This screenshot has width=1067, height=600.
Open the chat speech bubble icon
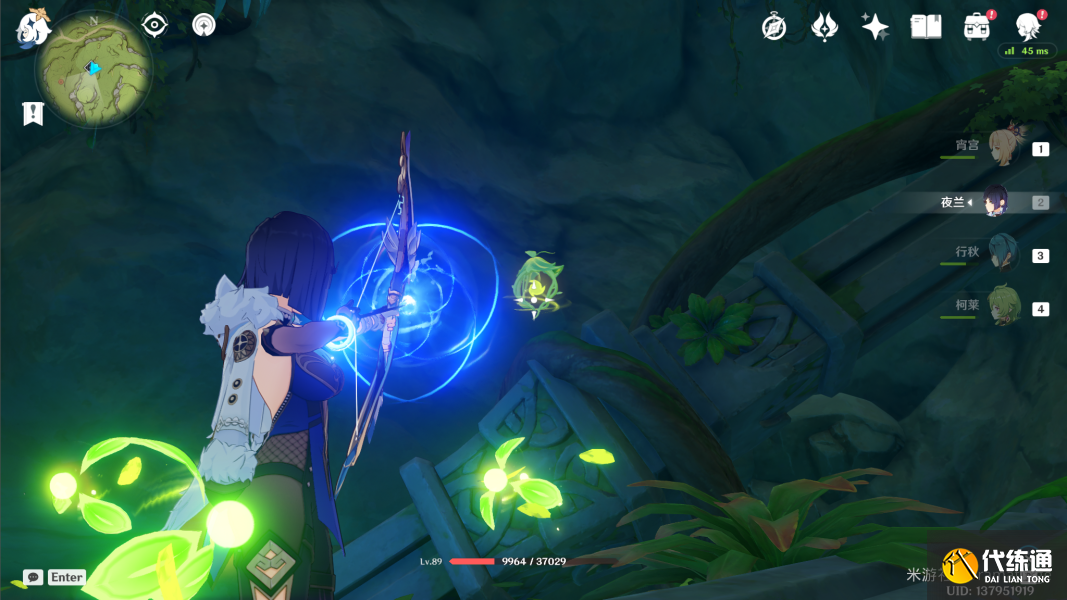[33, 577]
